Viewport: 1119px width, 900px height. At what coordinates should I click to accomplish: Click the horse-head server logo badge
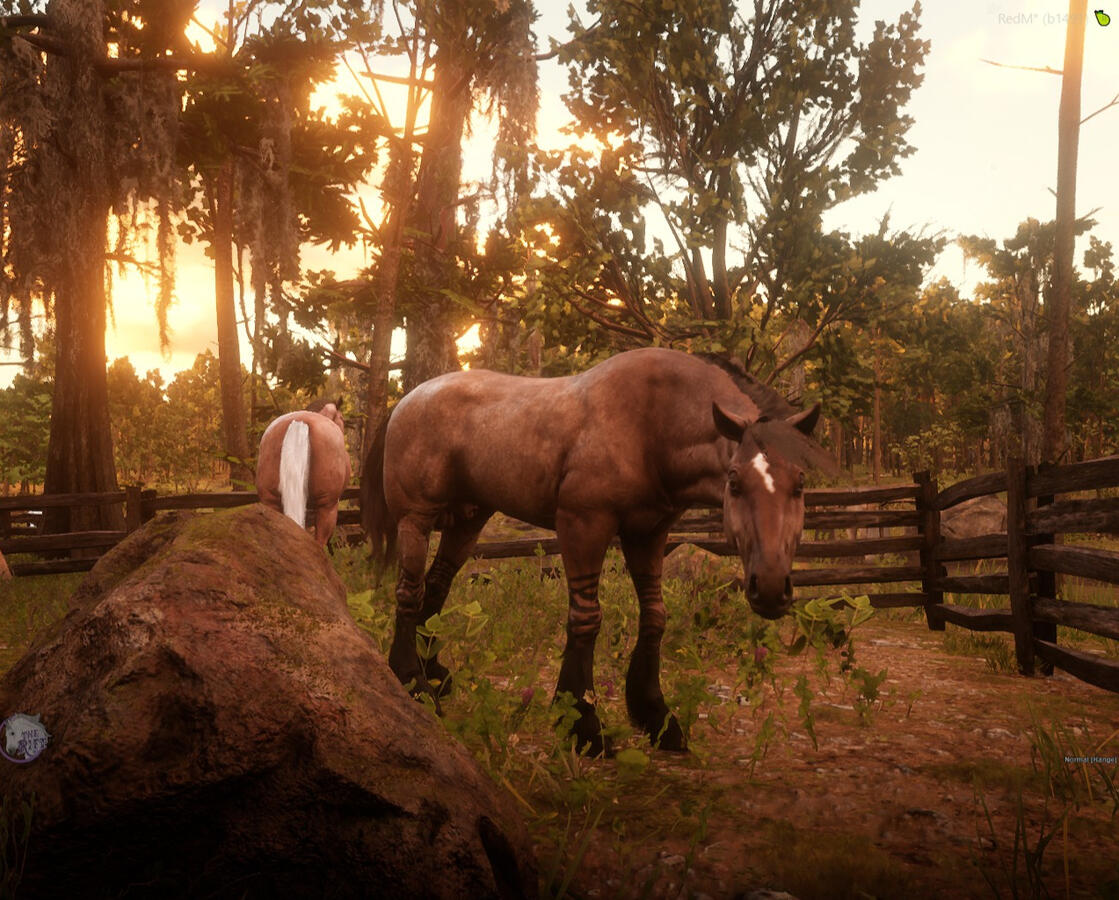[22, 738]
